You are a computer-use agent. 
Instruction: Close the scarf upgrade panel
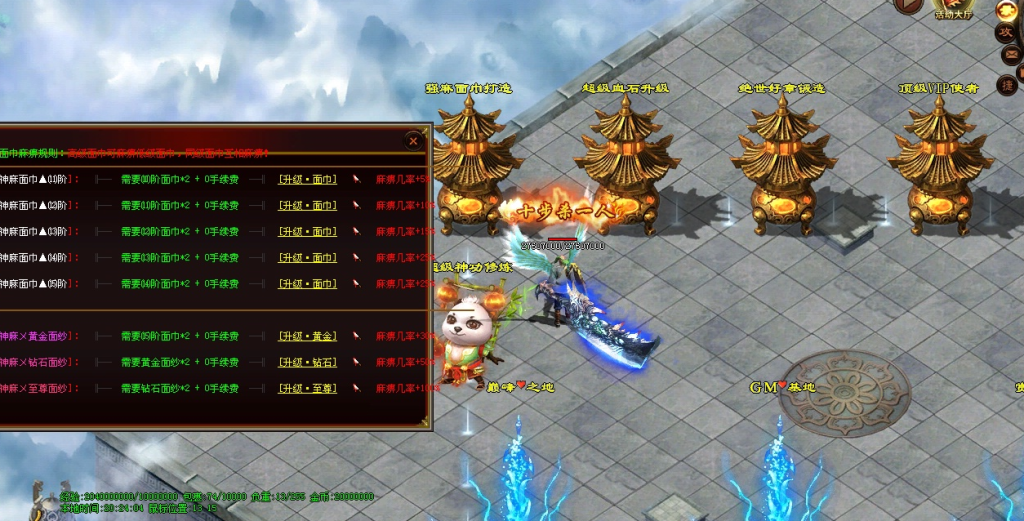click(x=413, y=141)
